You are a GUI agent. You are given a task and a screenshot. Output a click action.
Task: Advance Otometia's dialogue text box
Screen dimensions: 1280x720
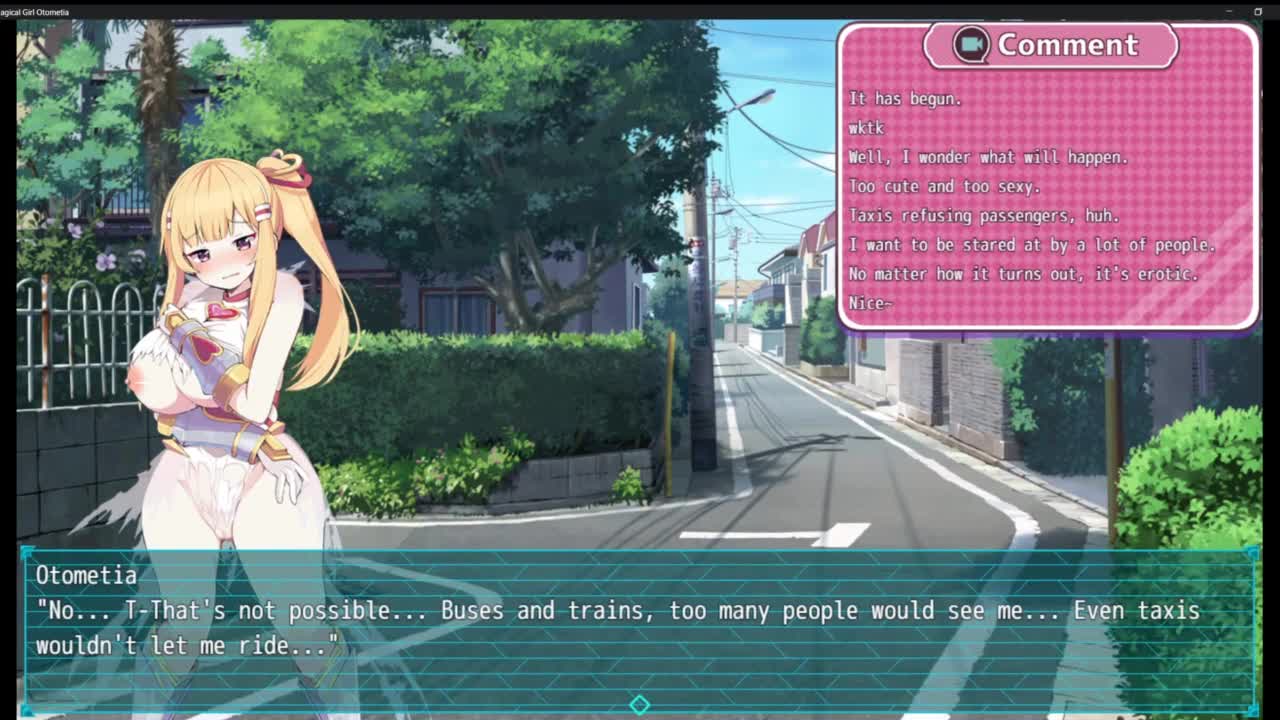pyautogui.click(x=639, y=627)
